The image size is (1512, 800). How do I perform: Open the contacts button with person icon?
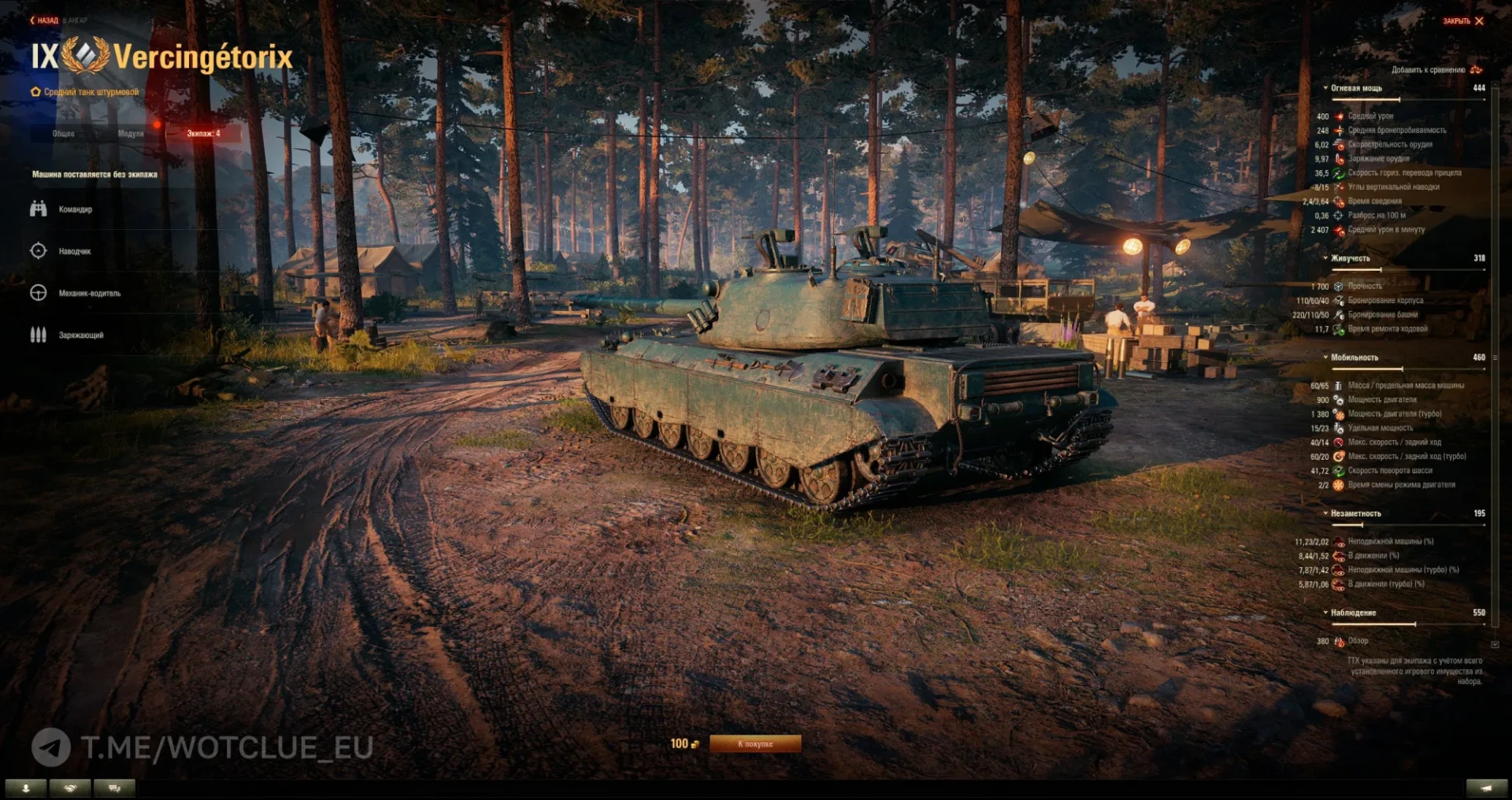tap(26, 788)
